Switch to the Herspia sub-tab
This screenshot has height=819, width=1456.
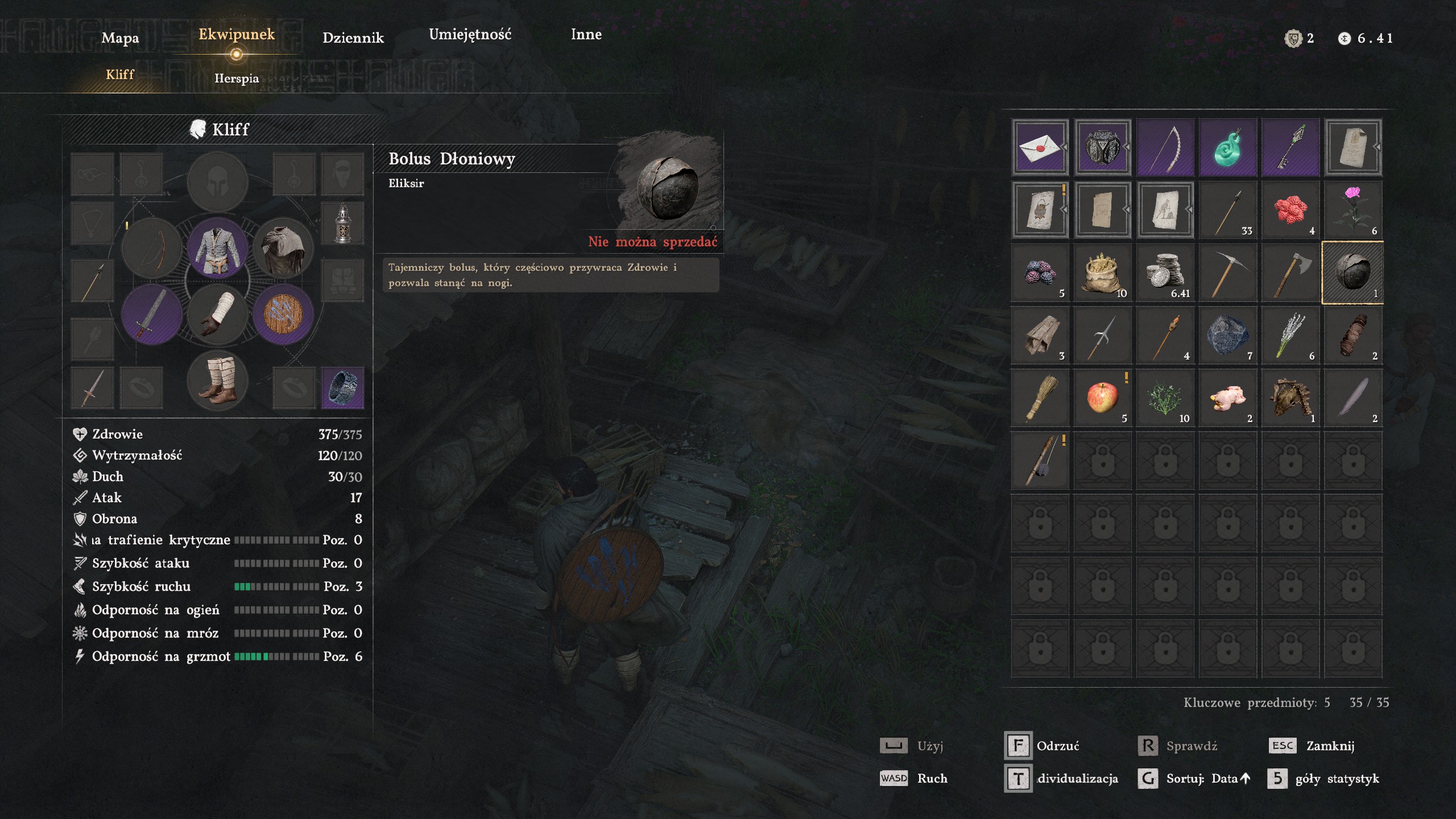(237, 78)
